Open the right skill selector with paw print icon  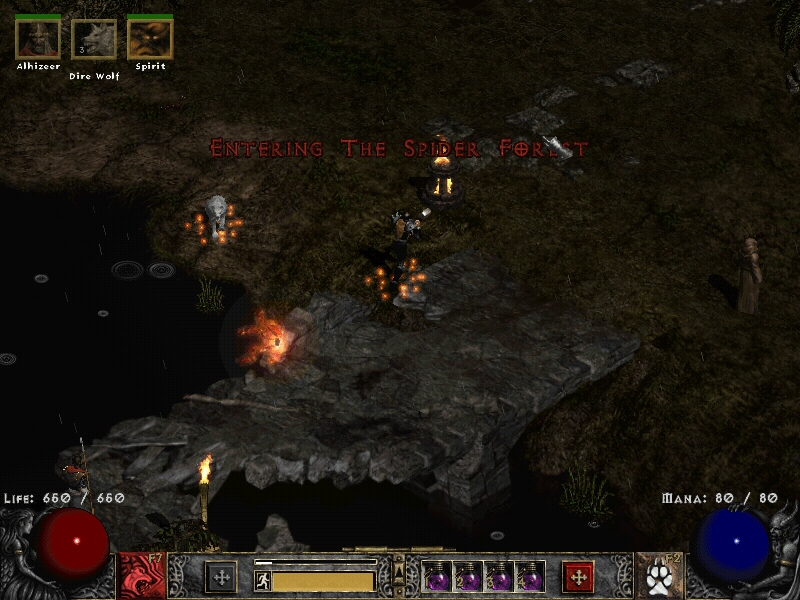657,577
